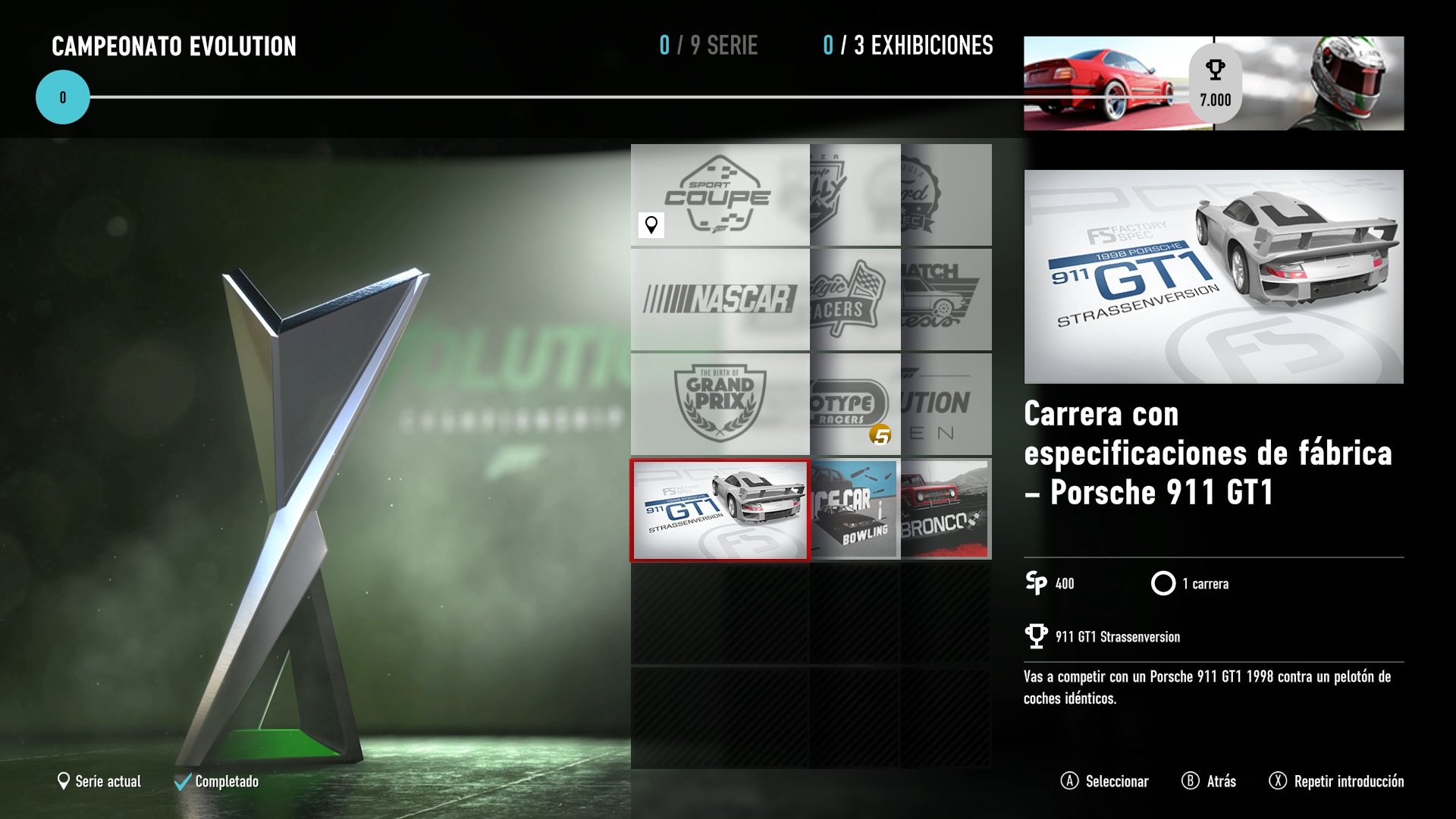1456x819 pixels.
Task: Select the Sport Coupe series tile
Action: pyautogui.click(x=719, y=194)
